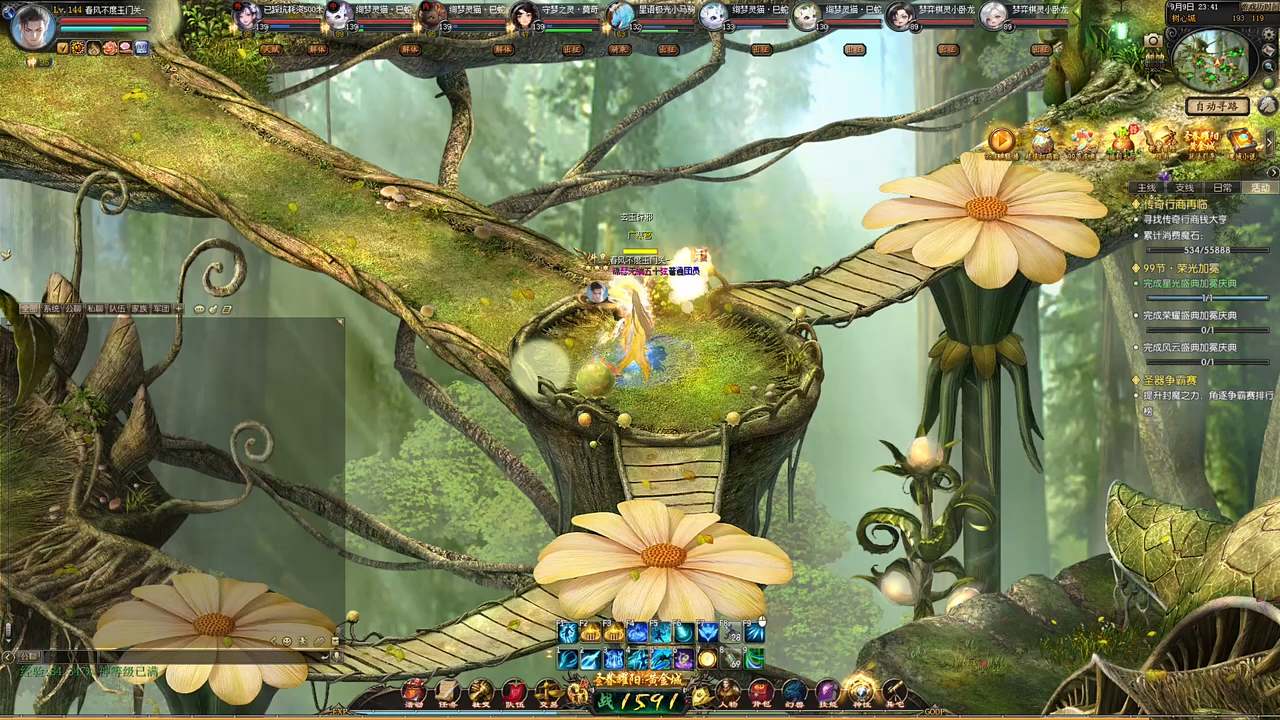Switch to the 日常 daily quest tab
The width and height of the screenshot is (1280, 720).
(1222, 188)
